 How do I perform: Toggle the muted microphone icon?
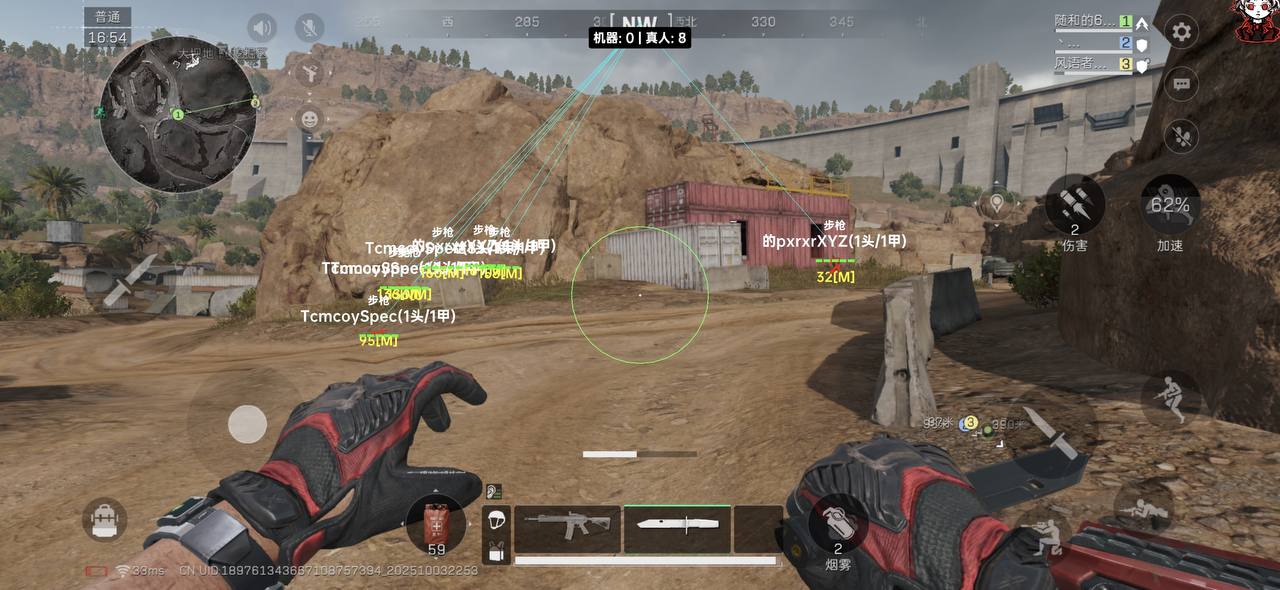click(x=310, y=28)
